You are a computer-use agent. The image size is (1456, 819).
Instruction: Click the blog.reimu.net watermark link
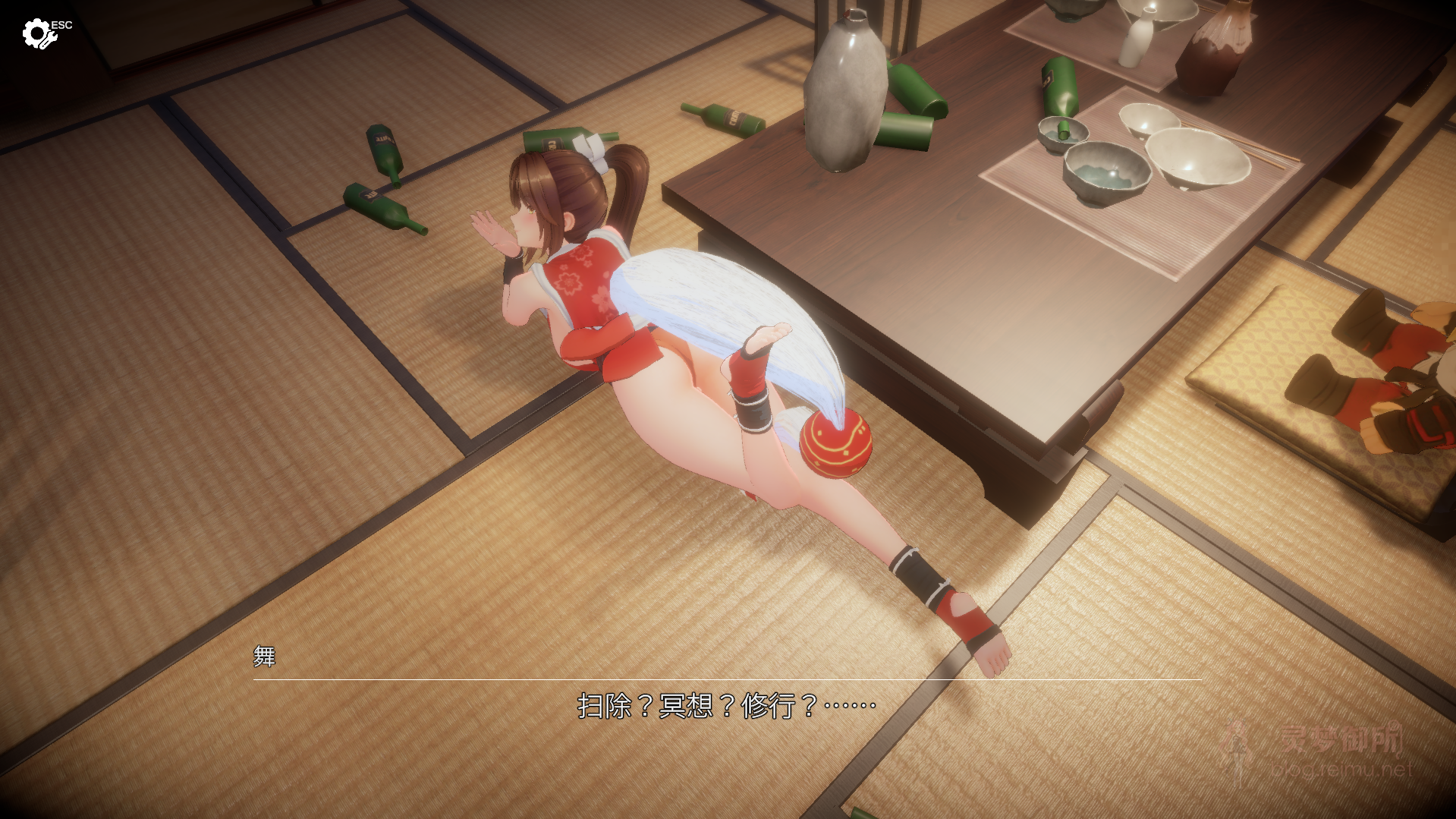point(1341,769)
